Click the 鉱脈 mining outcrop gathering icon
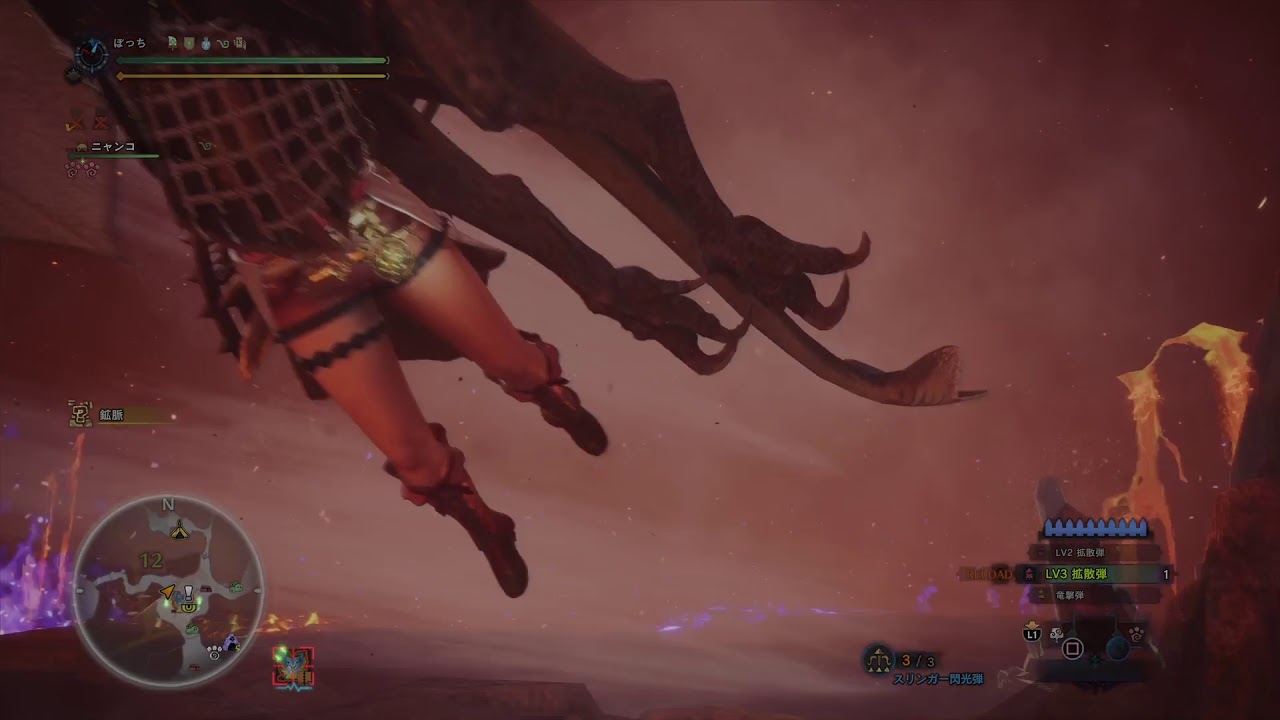Viewport: 1280px width, 720px height. [80, 414]
